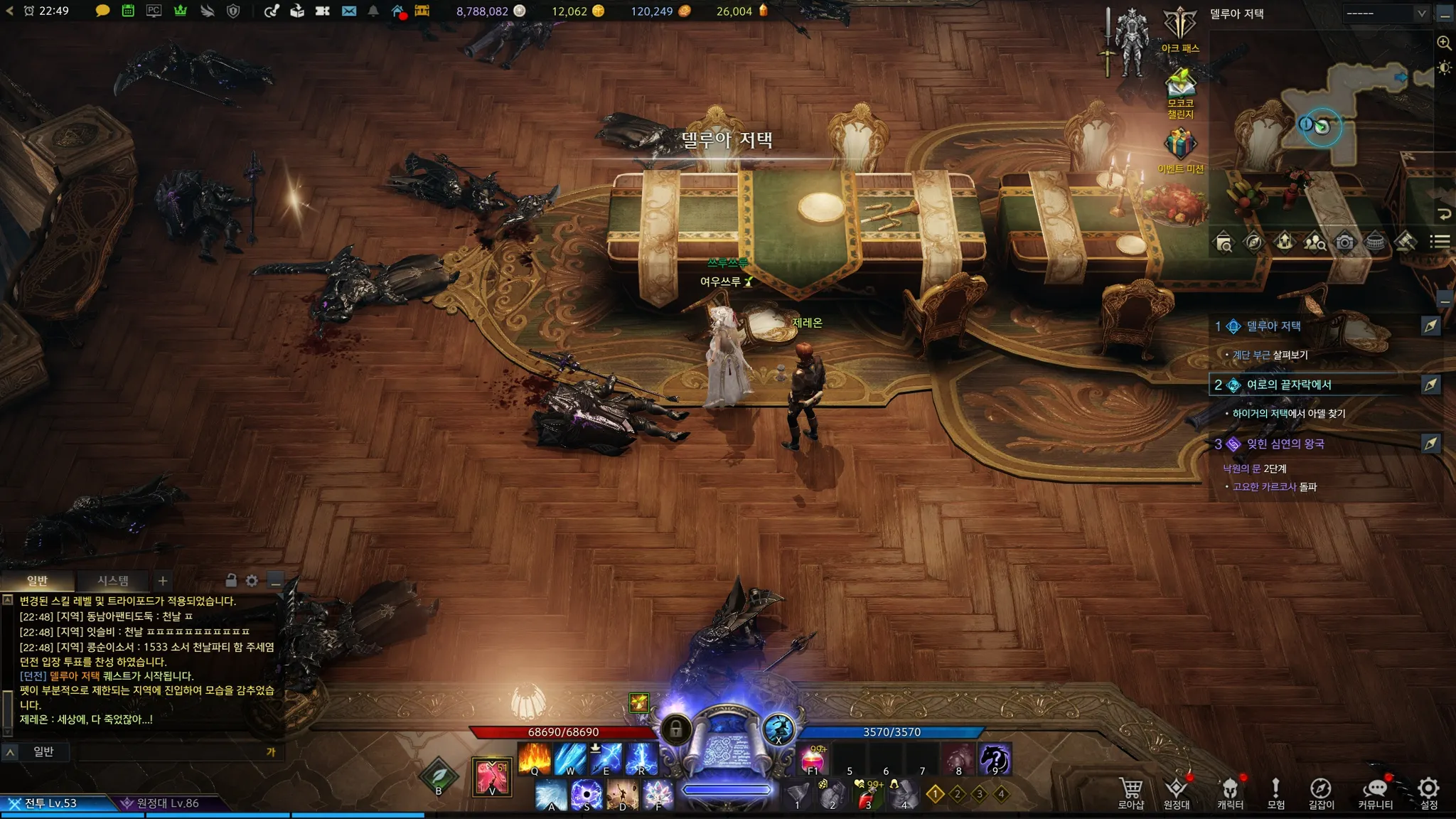The height and width of the screenshot is (819, 1456).
Task: Open the 커뮤니티 menu
Action: (1376, 791)
